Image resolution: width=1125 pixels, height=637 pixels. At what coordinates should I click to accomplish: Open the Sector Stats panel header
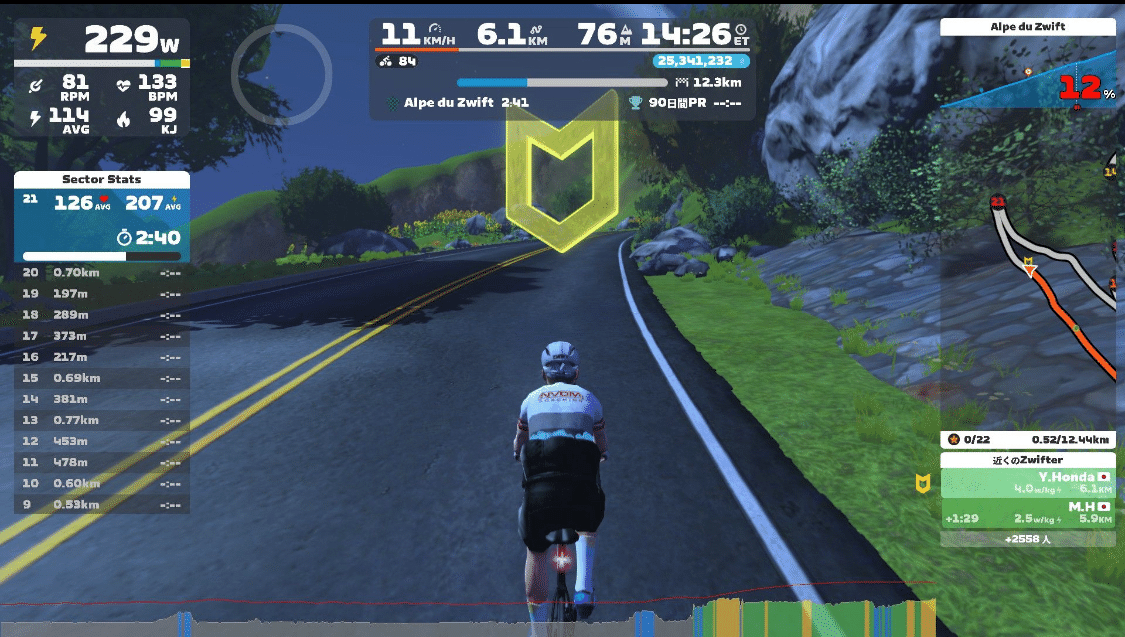[x=101, y=180]
